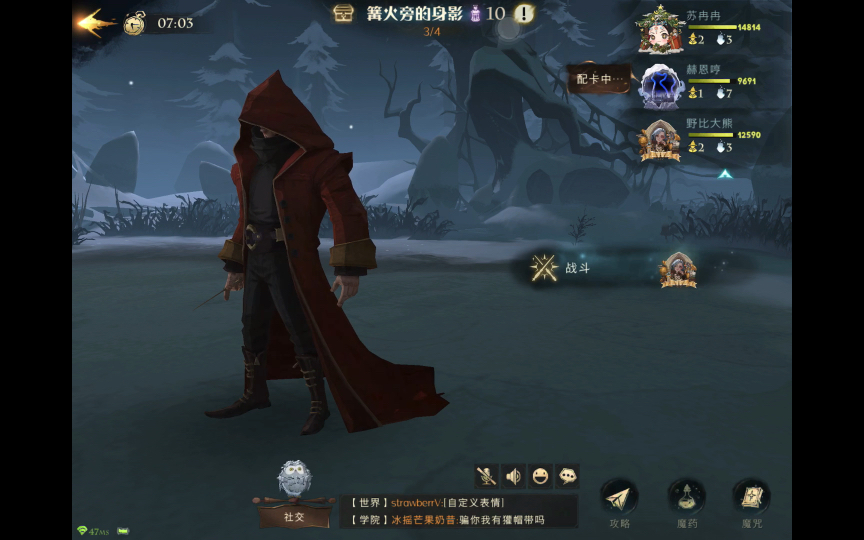Screen dimensions: 864x540
Task: Open the 魔药 potions menu
Action: (686, 498)
